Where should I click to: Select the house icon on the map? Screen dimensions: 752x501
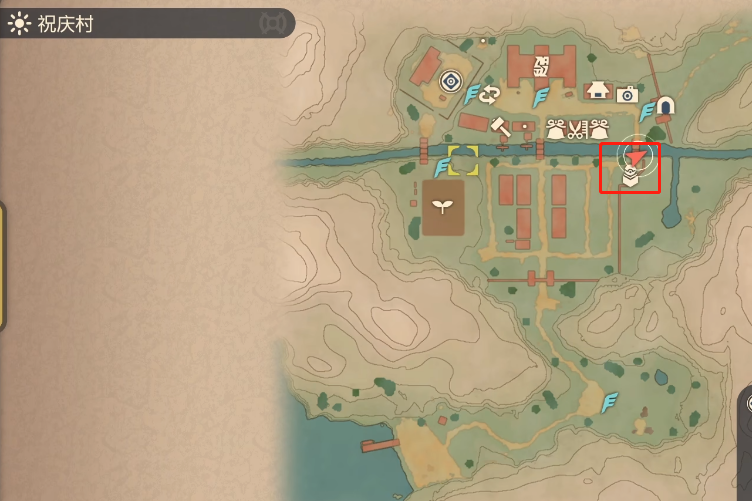point(598,91)
